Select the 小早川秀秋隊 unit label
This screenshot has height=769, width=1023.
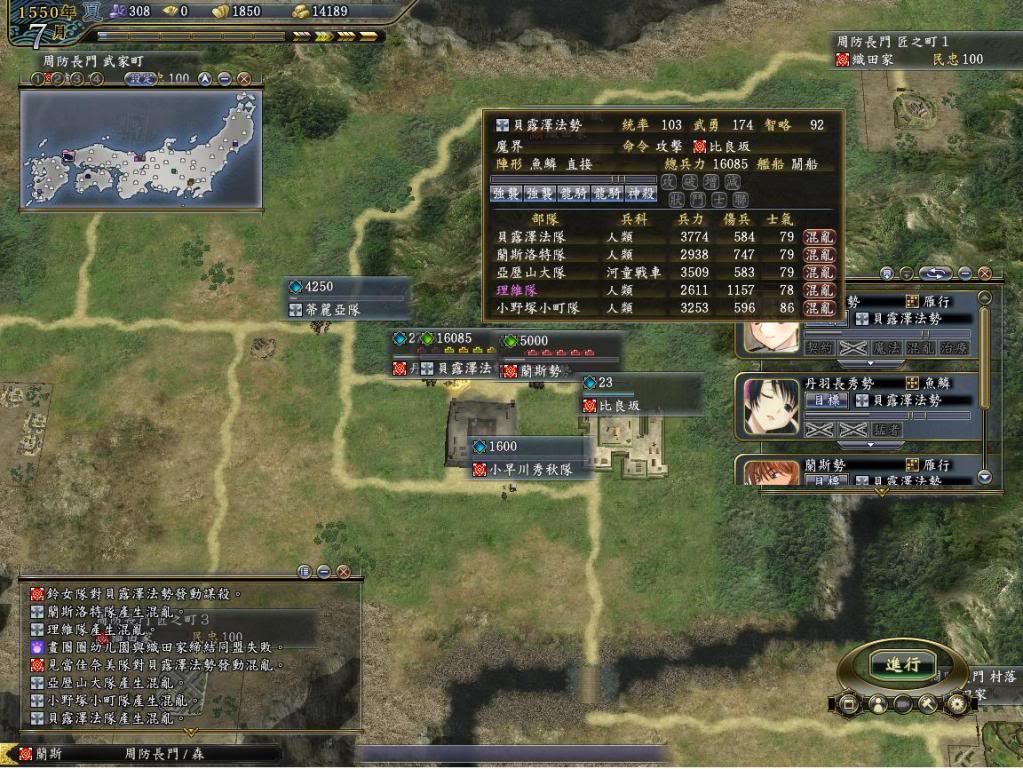(530, 469)
